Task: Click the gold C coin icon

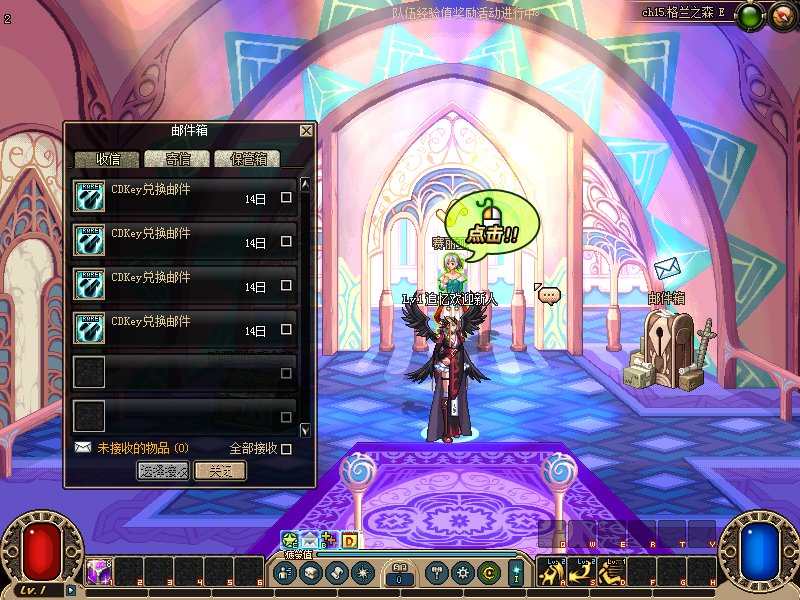Action: coord(488,573)
